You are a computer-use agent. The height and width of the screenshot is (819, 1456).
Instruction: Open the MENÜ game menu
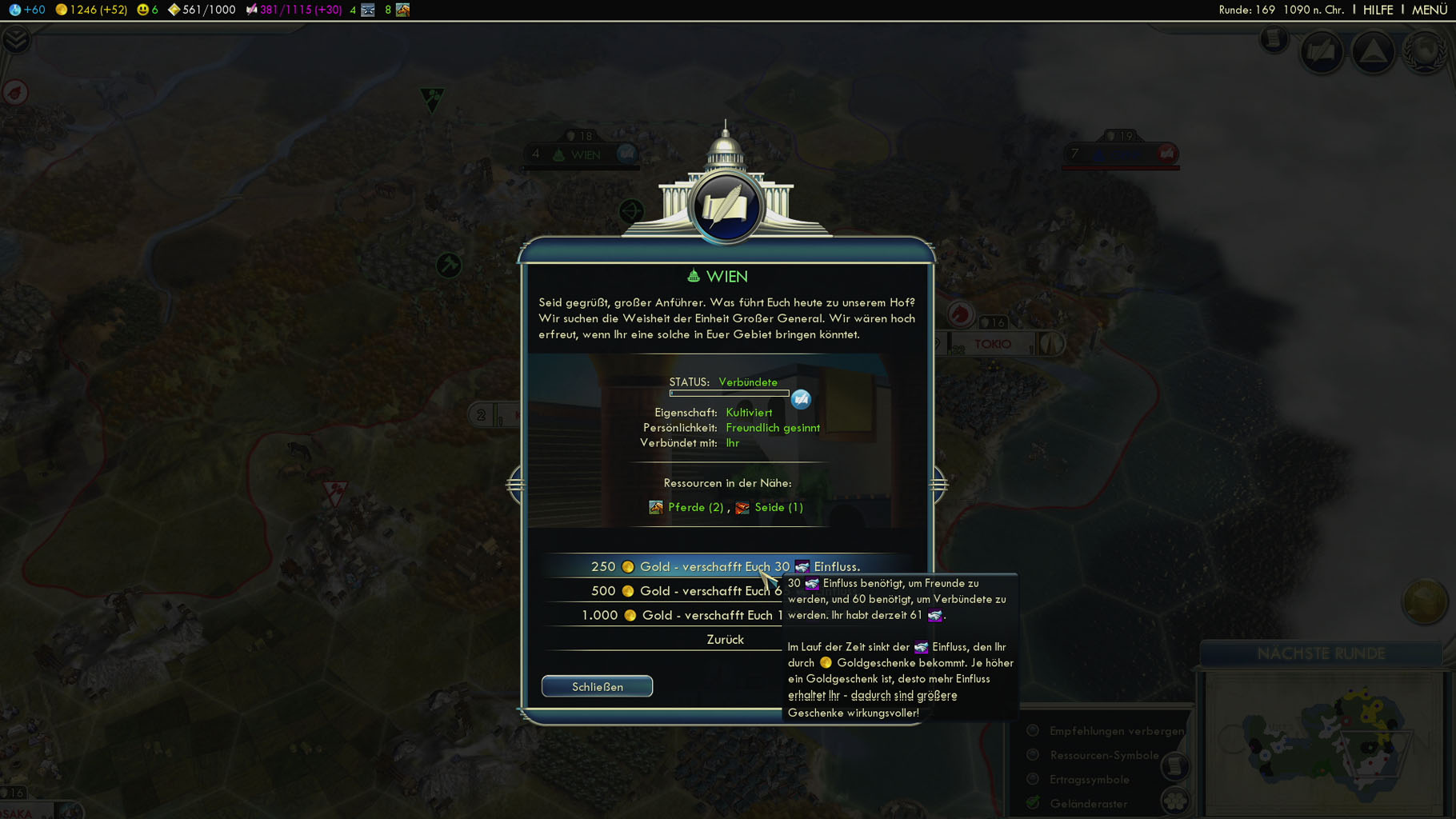pyautogui.click(x=1429, y=10)
